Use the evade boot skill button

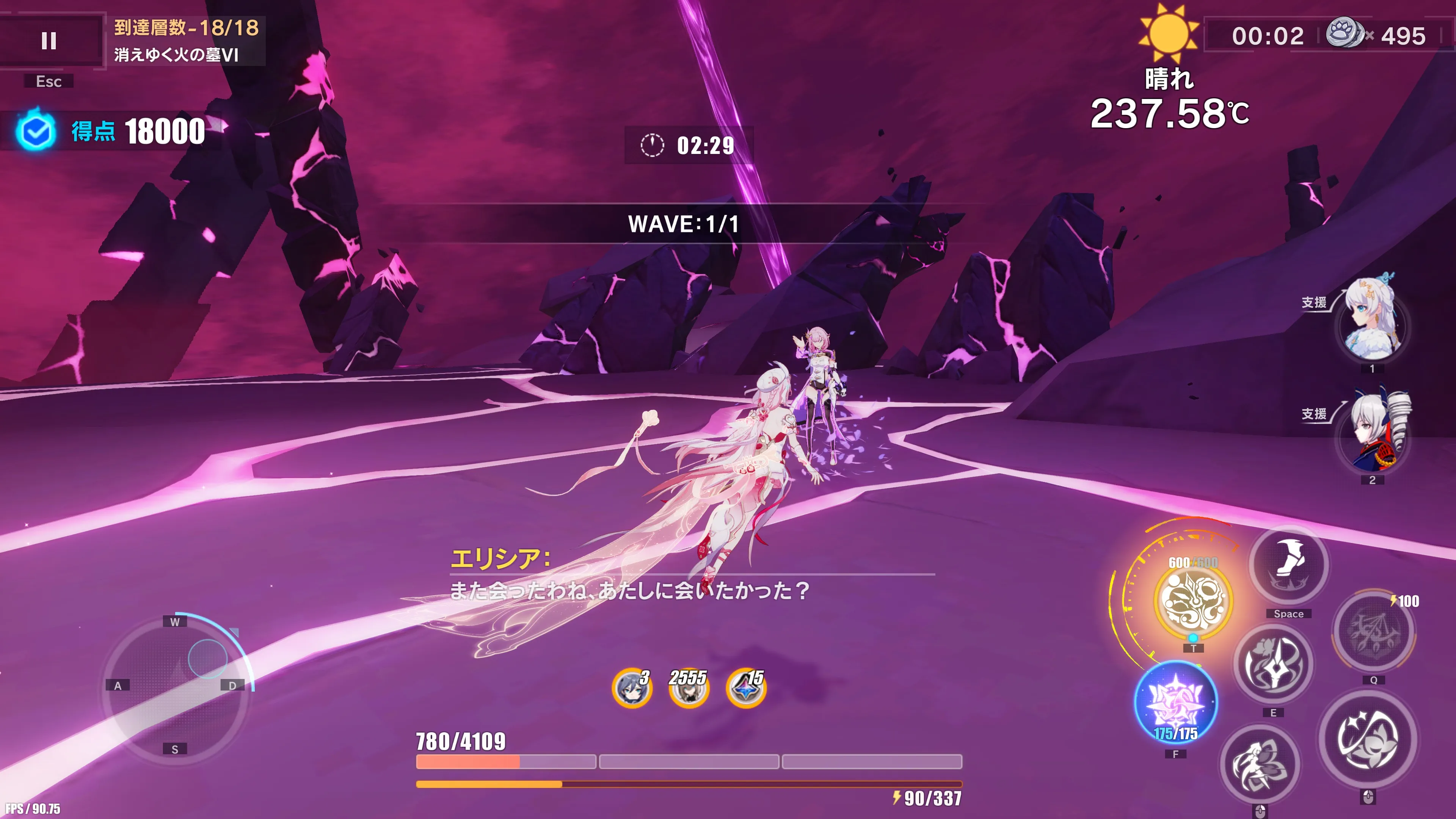click(x=1288, y=565)
